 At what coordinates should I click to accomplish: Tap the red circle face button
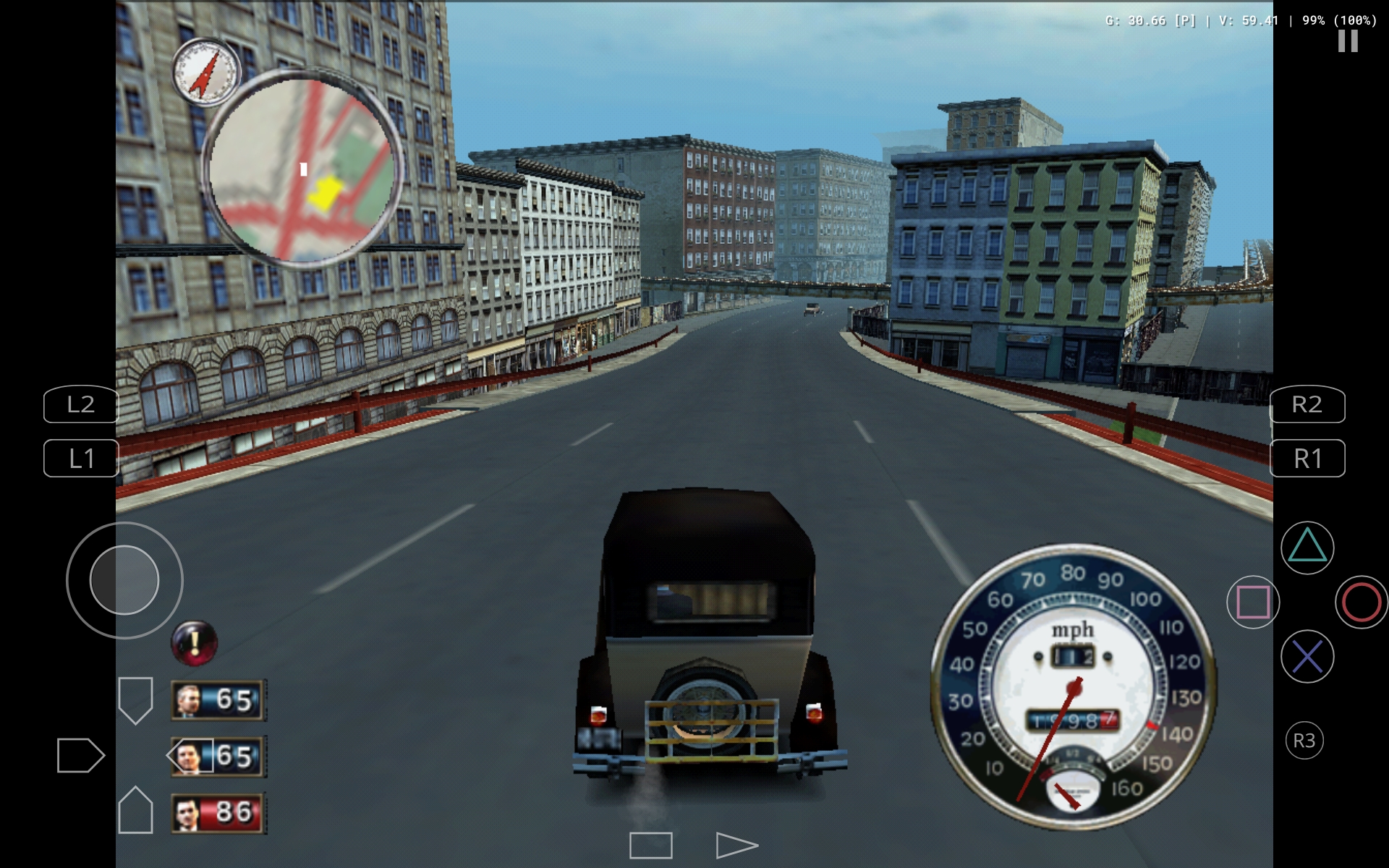coord(1361,602)
